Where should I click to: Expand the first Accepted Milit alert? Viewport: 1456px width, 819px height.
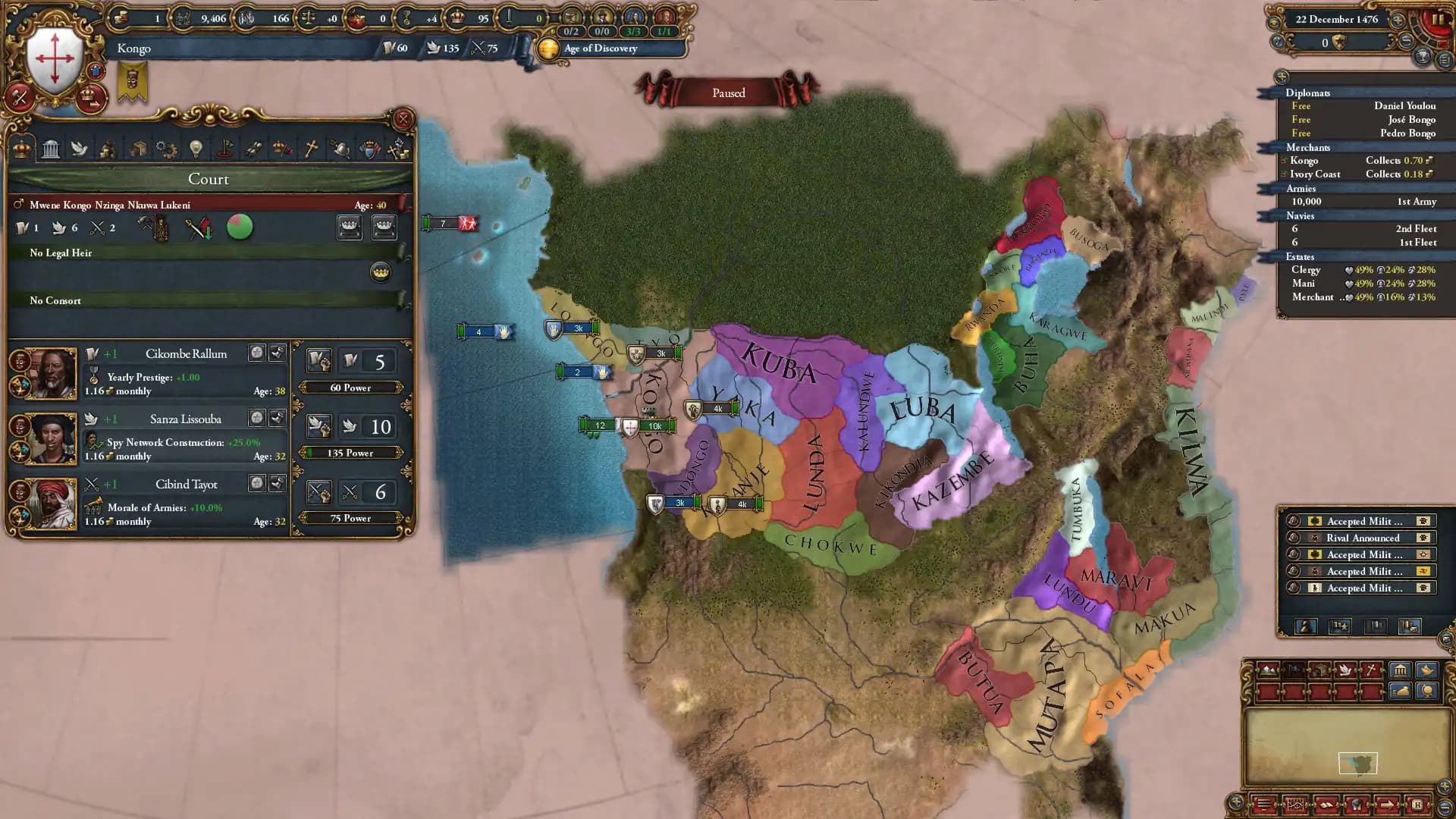click(x=1361, y=521)
